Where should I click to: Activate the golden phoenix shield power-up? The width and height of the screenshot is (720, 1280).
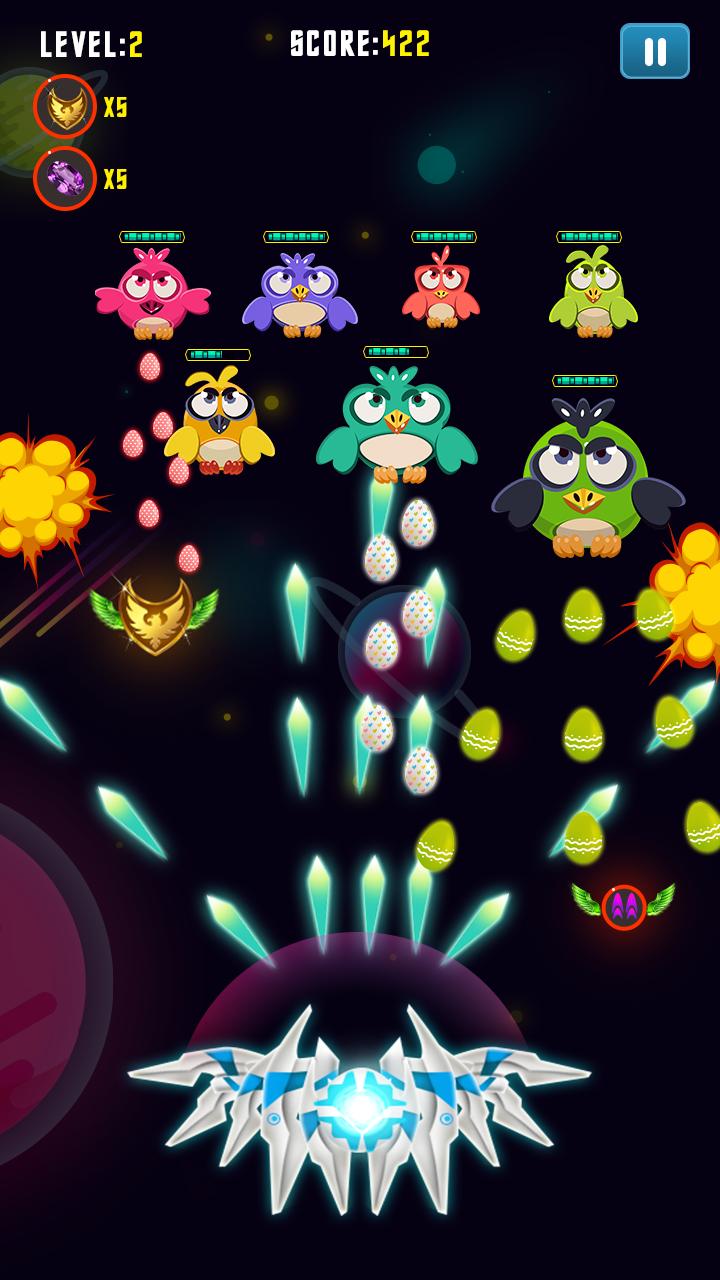pos(65,106)
